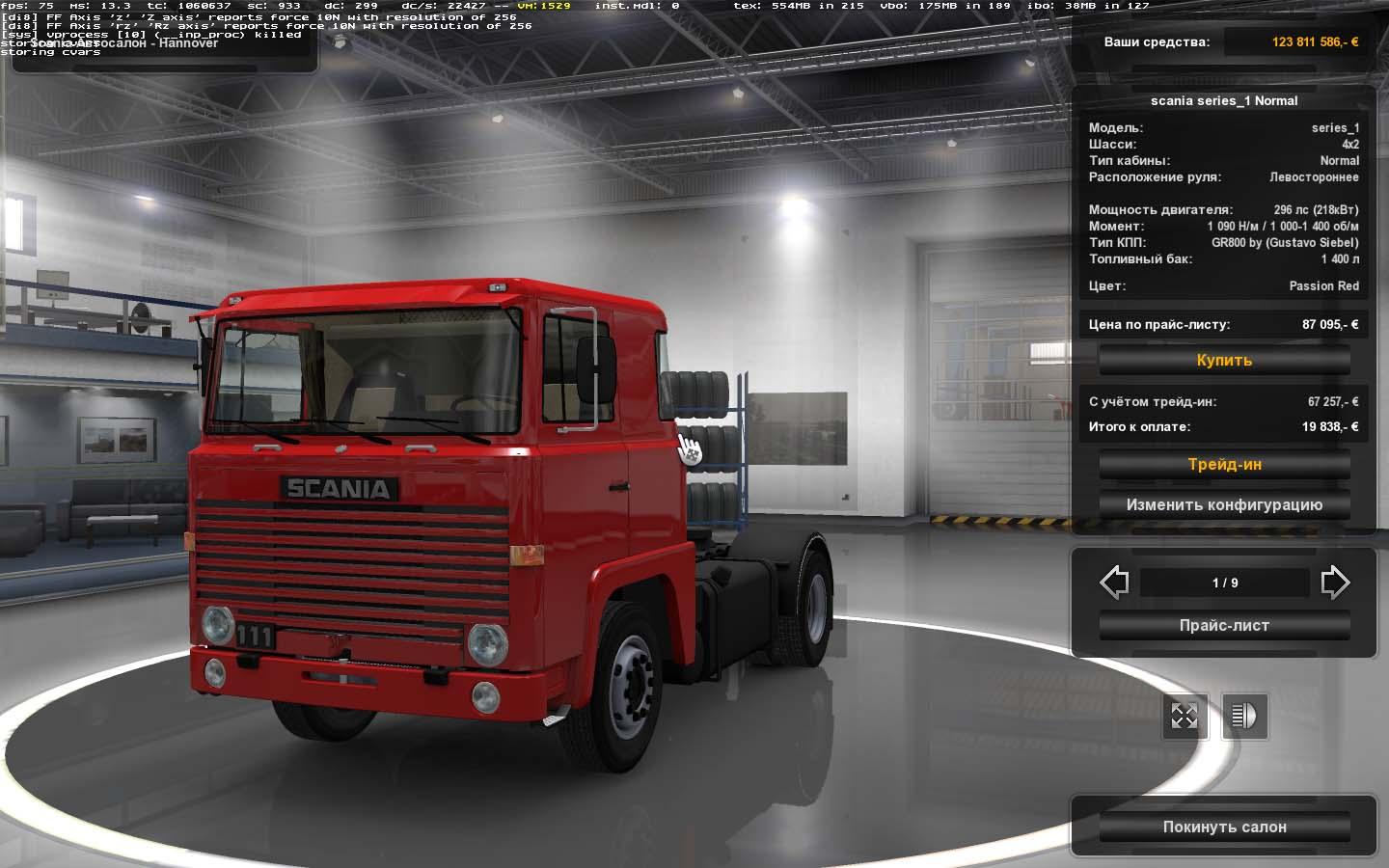Buy the truck with the Купить button
The height and width of the screenshot is (868, 1389).
tap(1224, 361)
